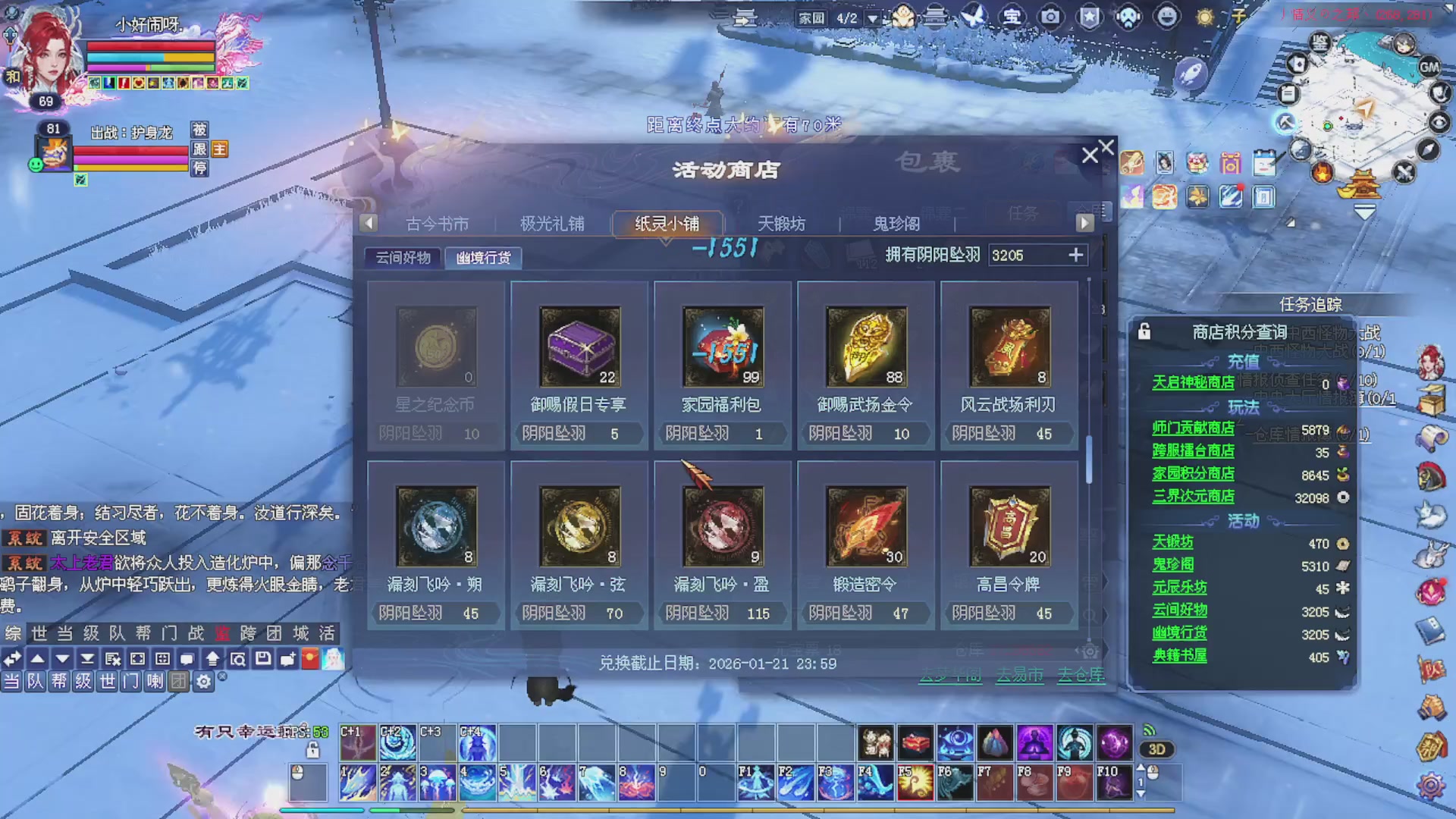Toggle the 3D button near the skill bar

coord(1156,749)
